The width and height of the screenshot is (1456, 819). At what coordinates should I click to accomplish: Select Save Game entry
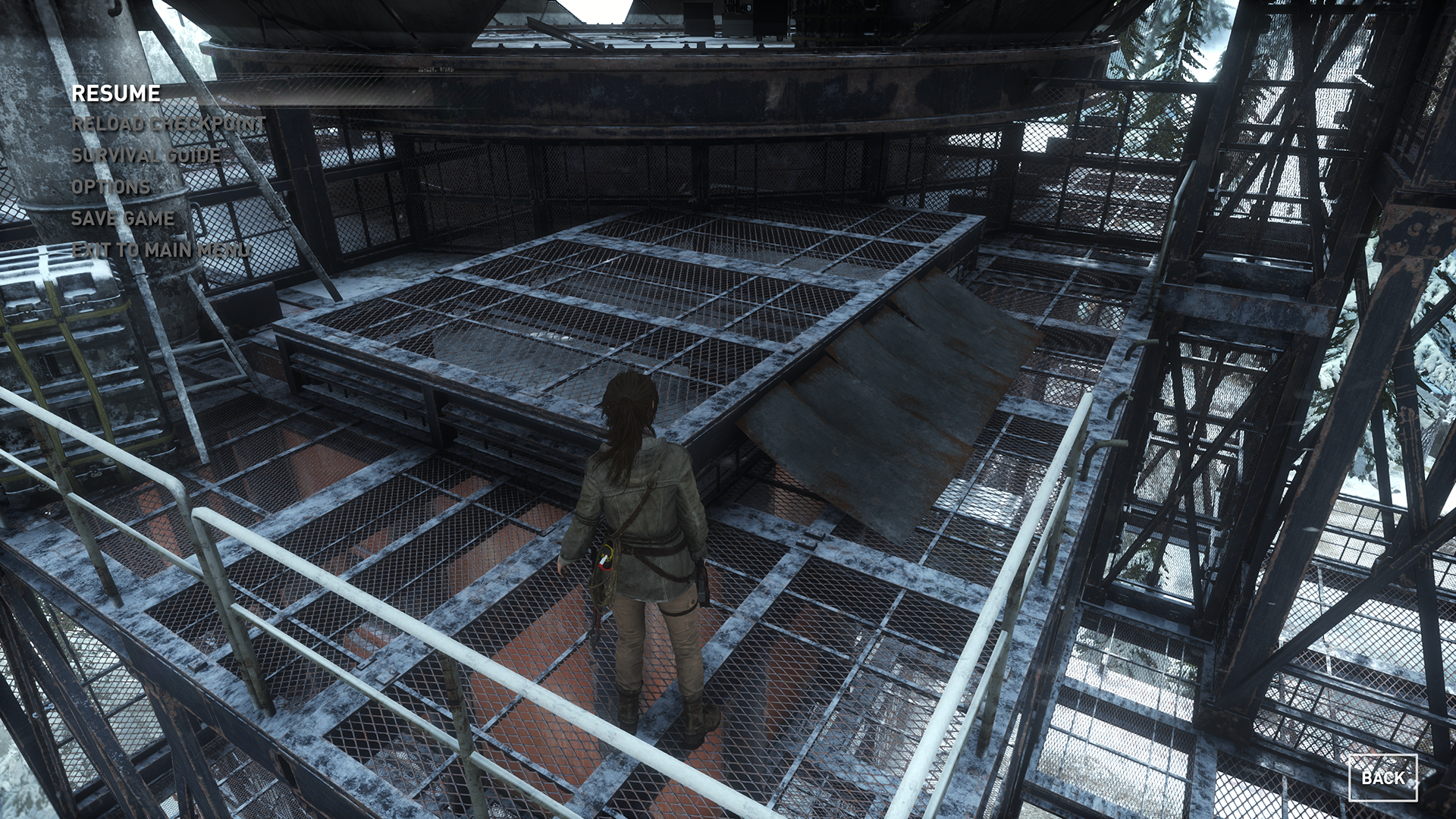click(x=123, y=218)
